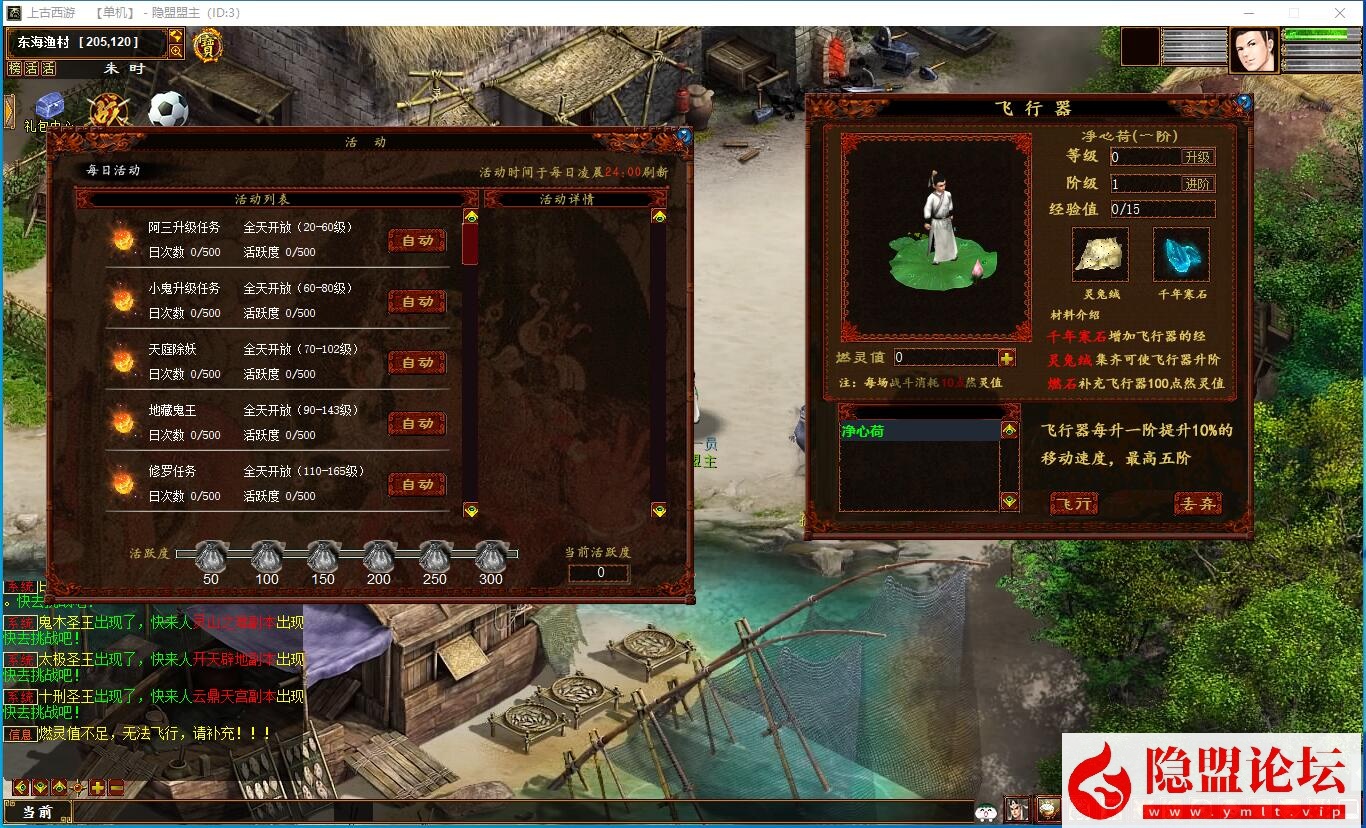
Task: Select the 千年寒石 material icon
Action: [1181, 255]
